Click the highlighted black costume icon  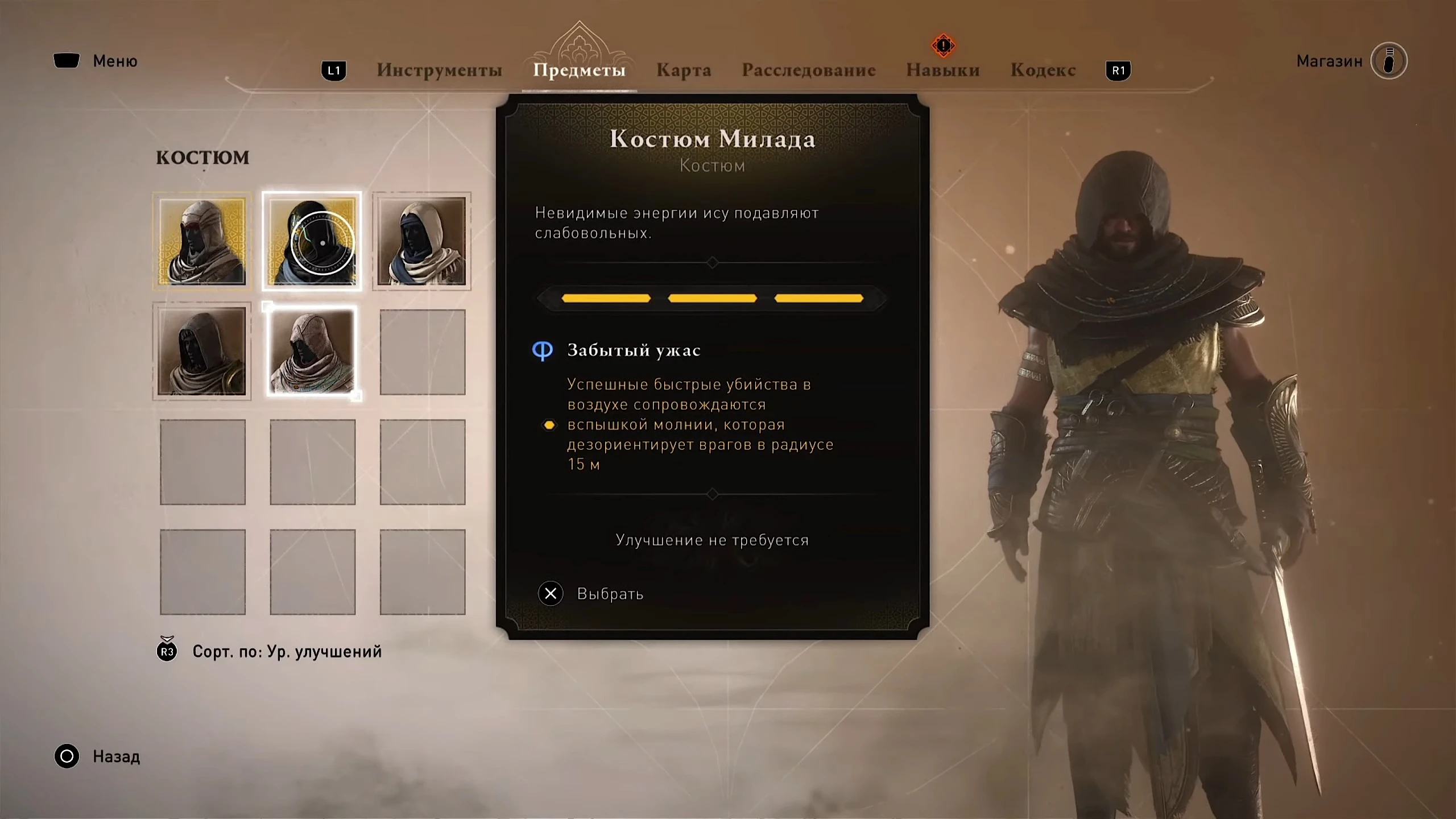point(312,241)
